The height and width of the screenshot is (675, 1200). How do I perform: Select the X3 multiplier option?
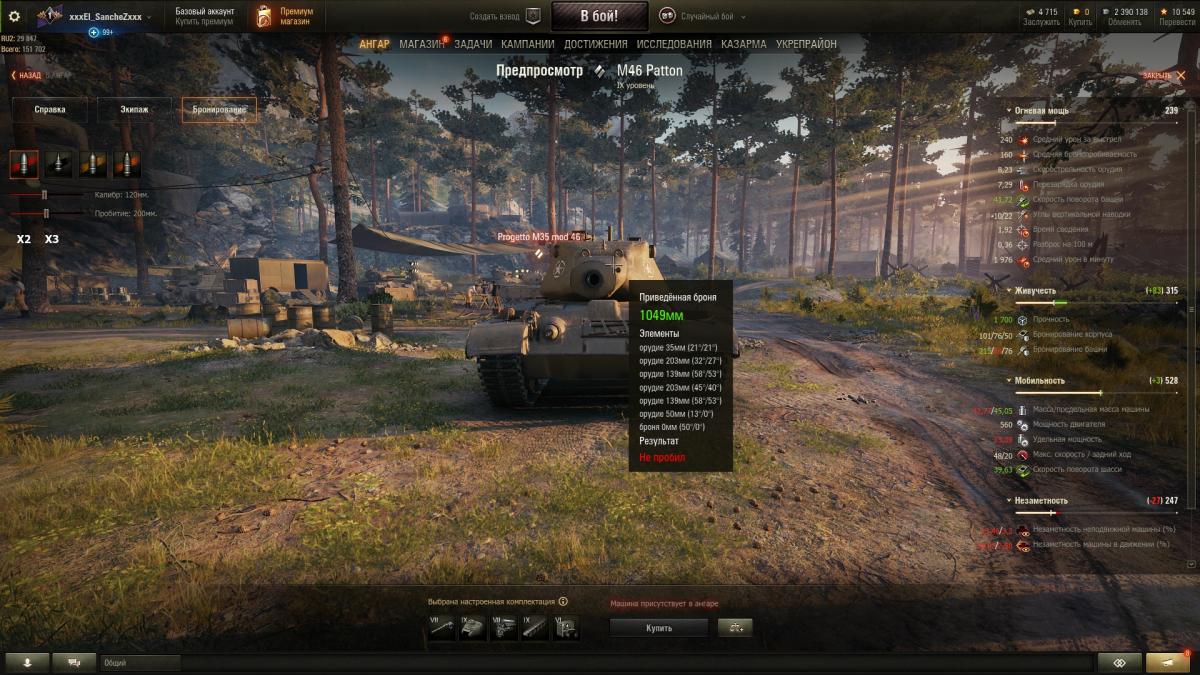pyautogui.click(x=52, y=240)
